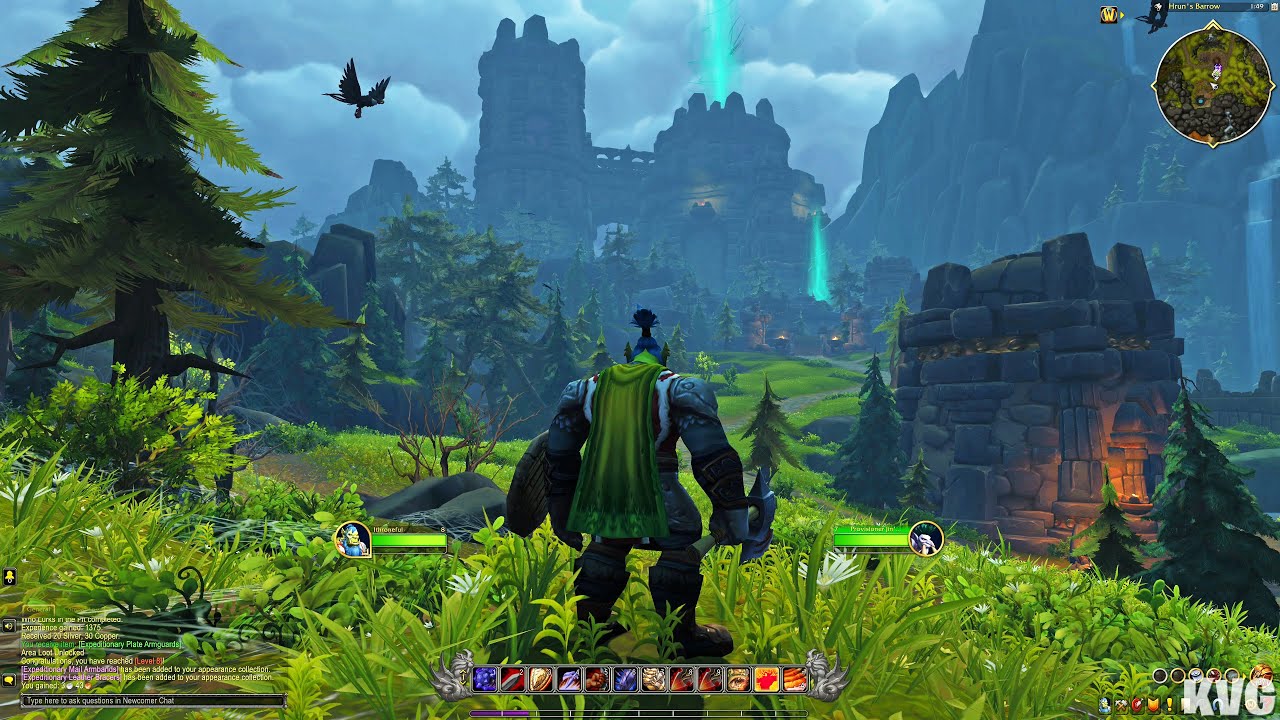
Task: Open the calendar icon on the minimap
Action: tap(1274, 7)
